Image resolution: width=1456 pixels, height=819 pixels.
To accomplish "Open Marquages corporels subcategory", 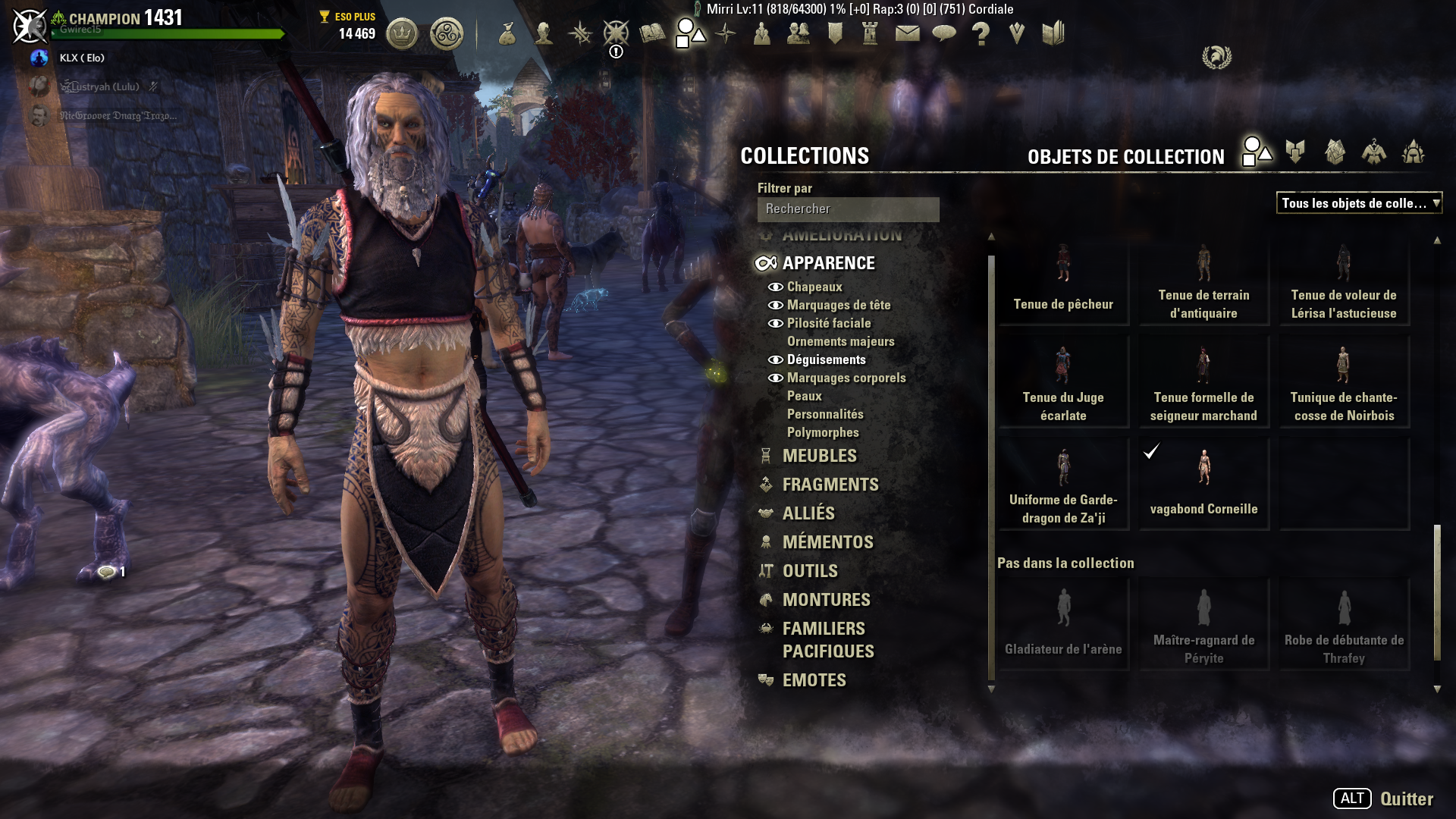I will 846,378.
